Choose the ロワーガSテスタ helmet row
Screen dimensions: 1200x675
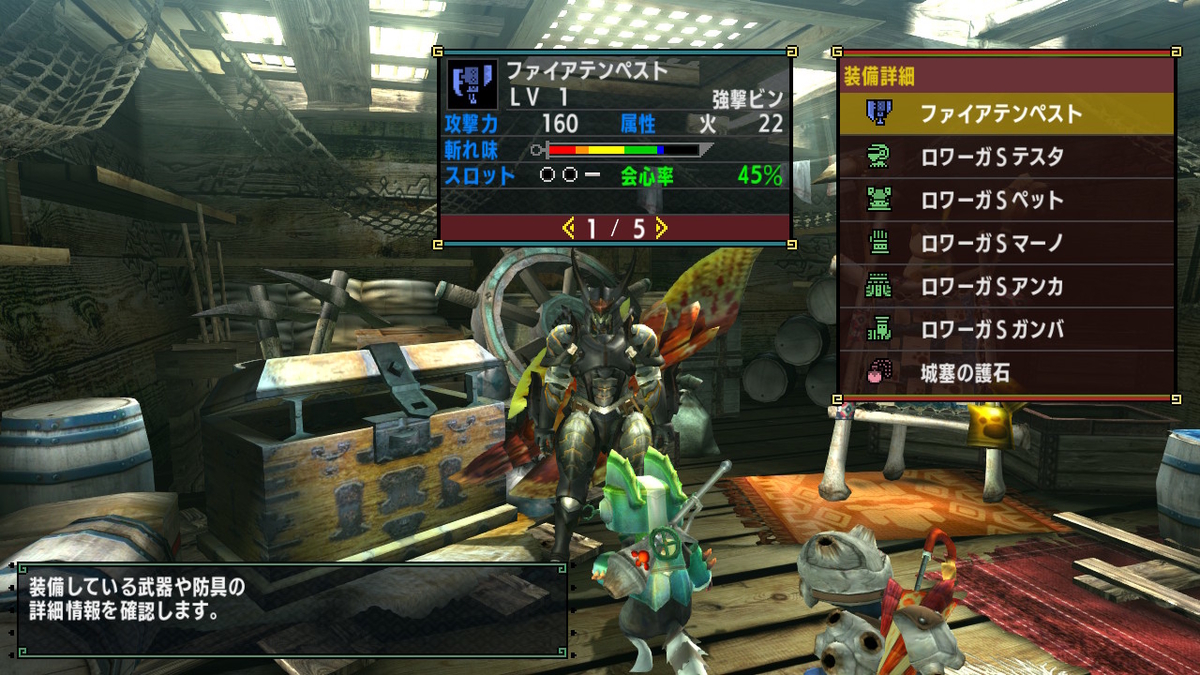pos(1005,157)
